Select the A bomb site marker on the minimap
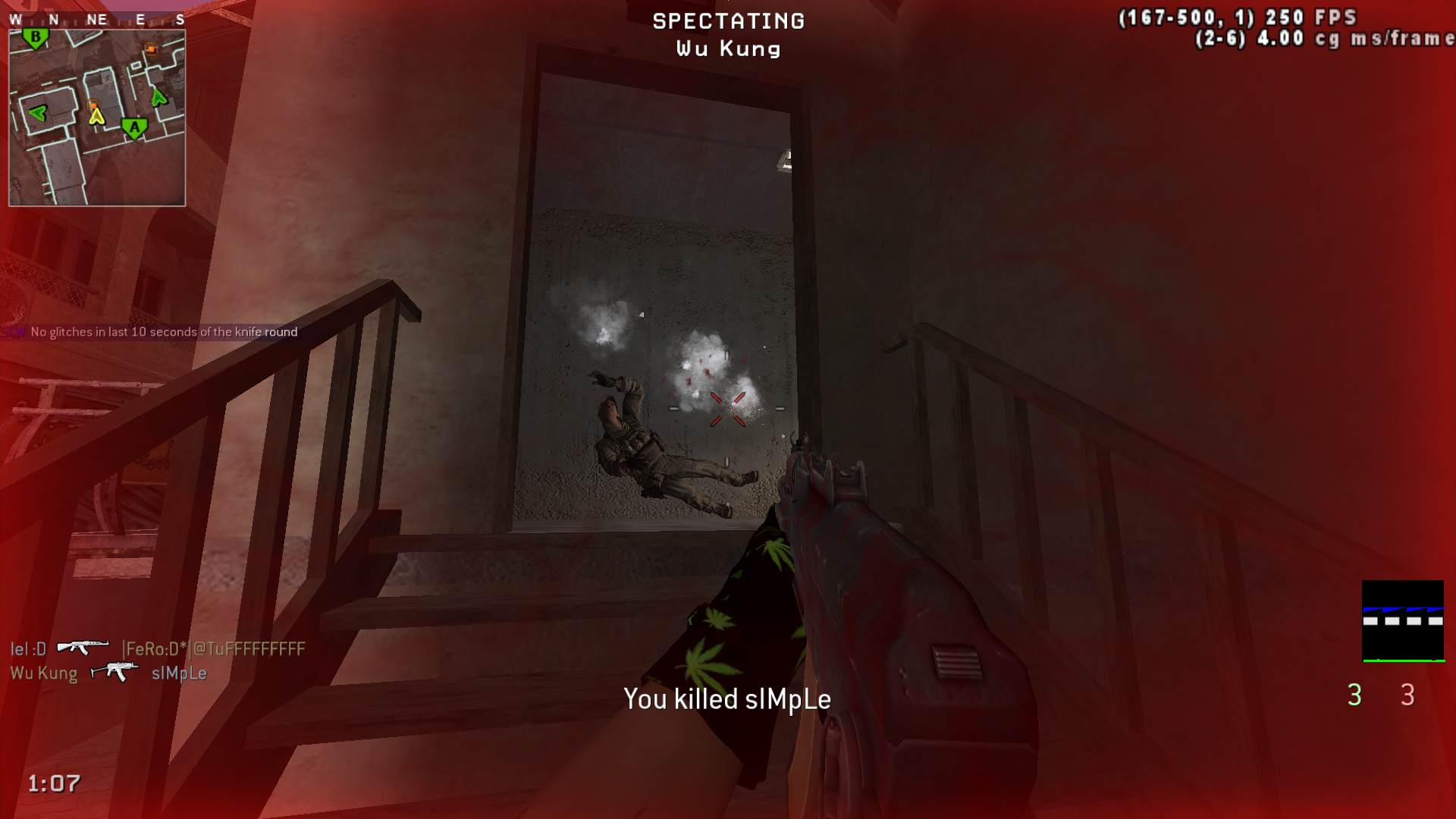Screen dimensions: 1456x819 click(x=135, y=128)
